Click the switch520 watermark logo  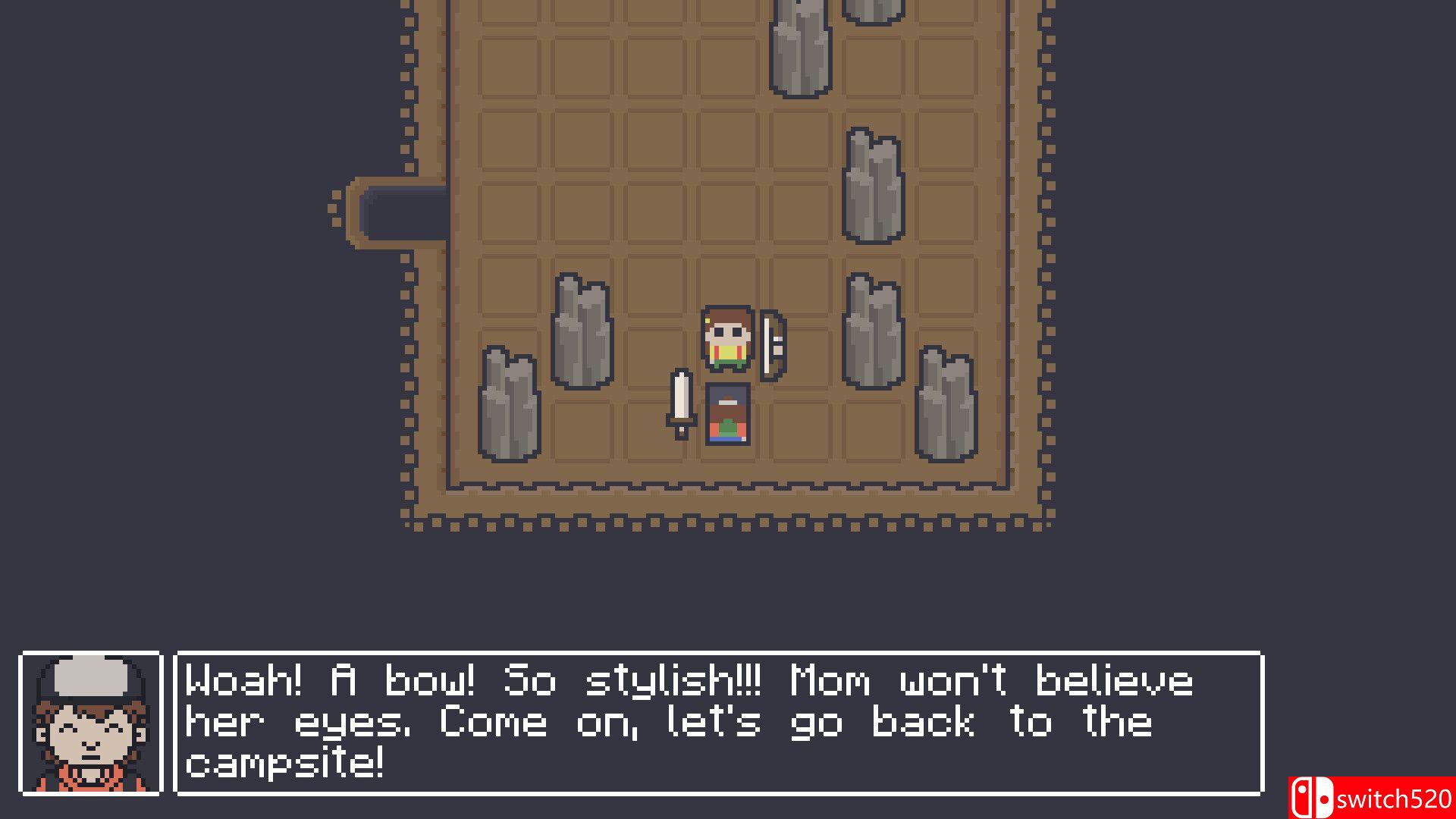click(x=1371, y=798)
